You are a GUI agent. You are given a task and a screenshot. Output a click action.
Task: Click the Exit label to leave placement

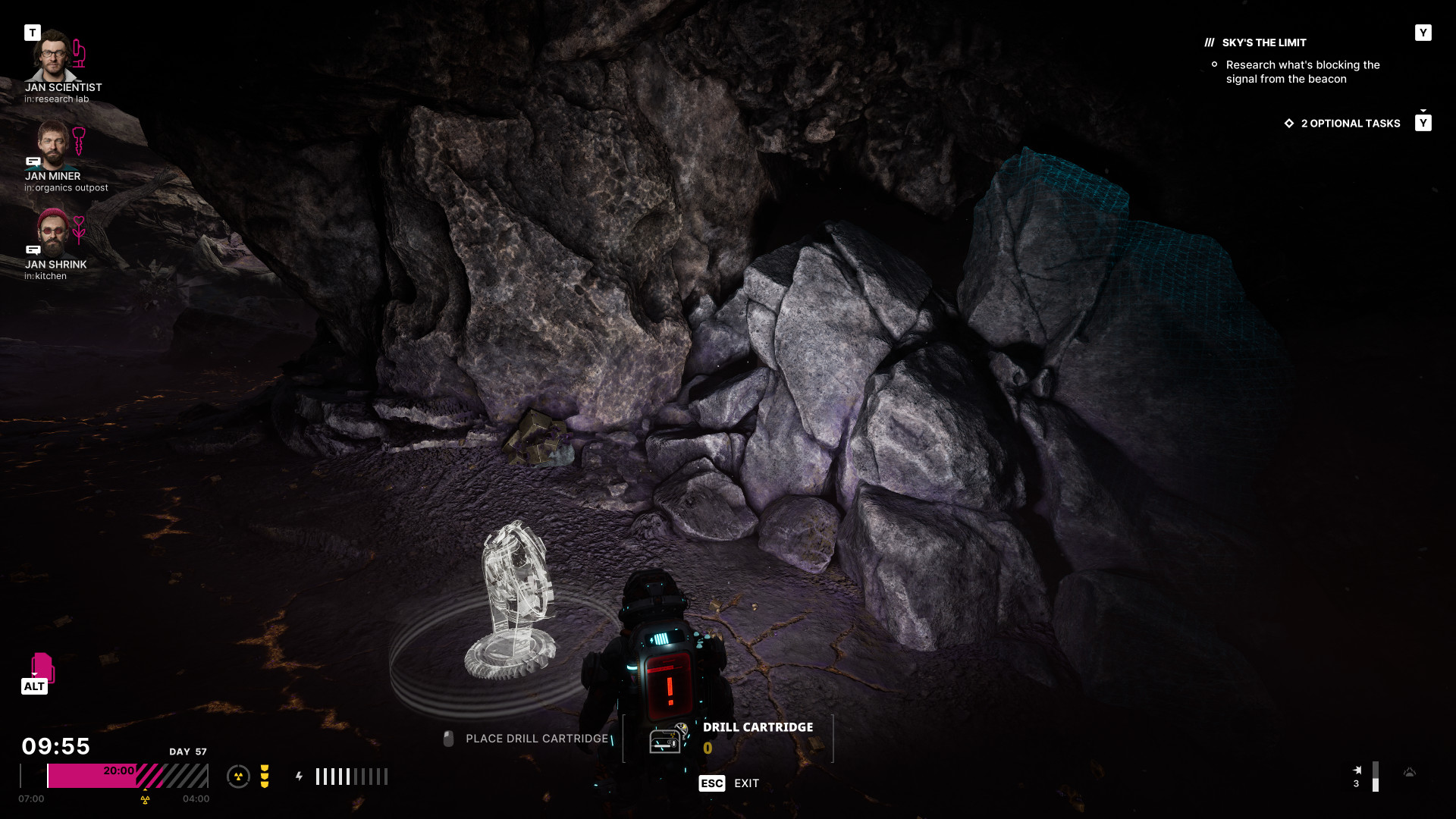746,783
